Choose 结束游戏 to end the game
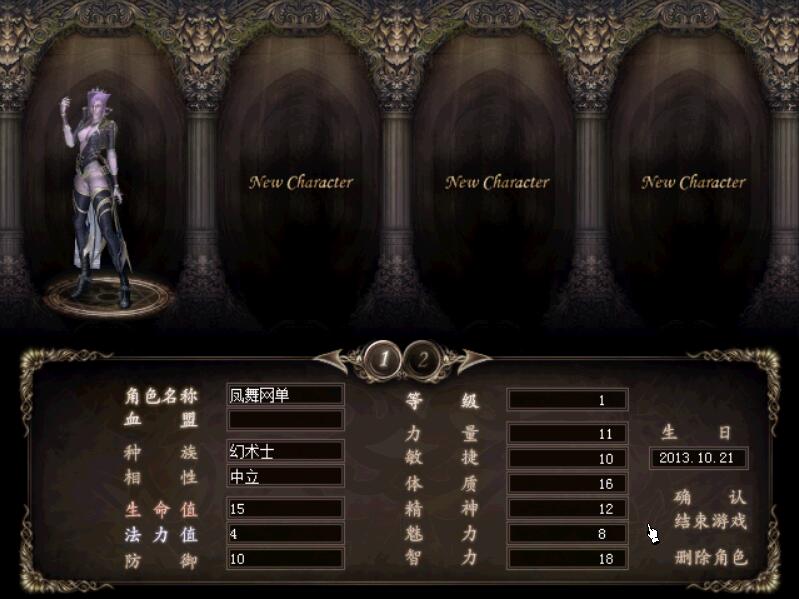 click(710, 521)
